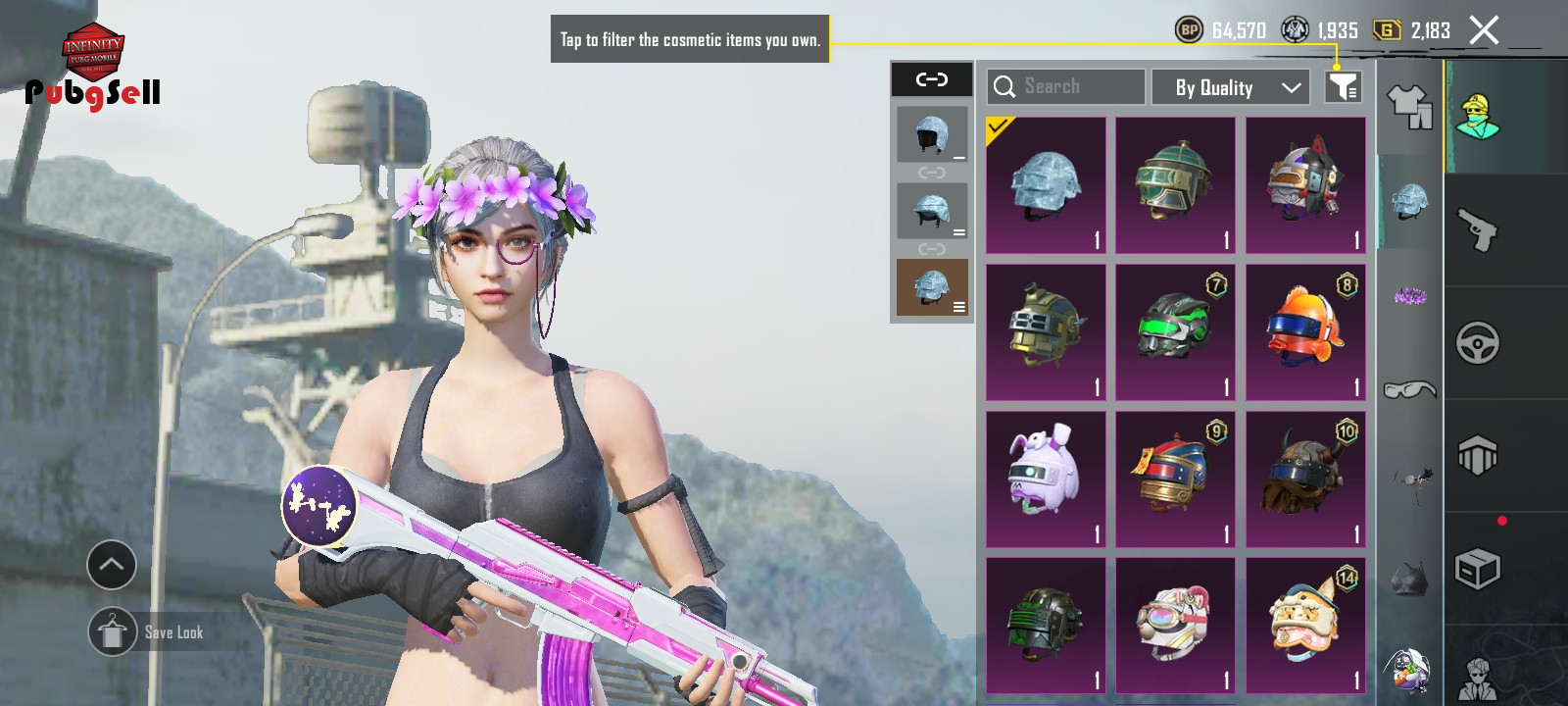Select the pink goggles white helmet skin
Image resolution: width=1568 pixels, height=706 pixels.
1175,627
